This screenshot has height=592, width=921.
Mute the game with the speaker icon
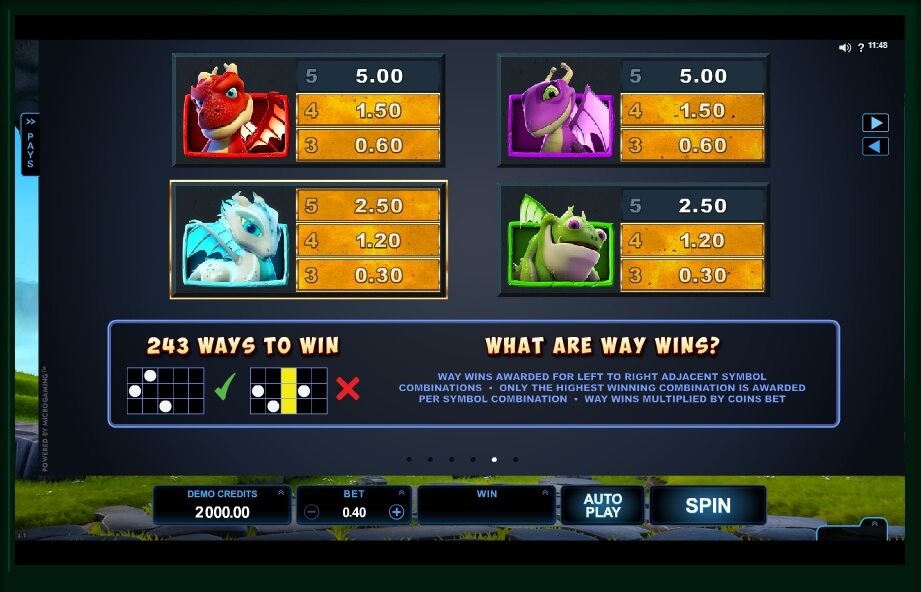pos(844,47)
